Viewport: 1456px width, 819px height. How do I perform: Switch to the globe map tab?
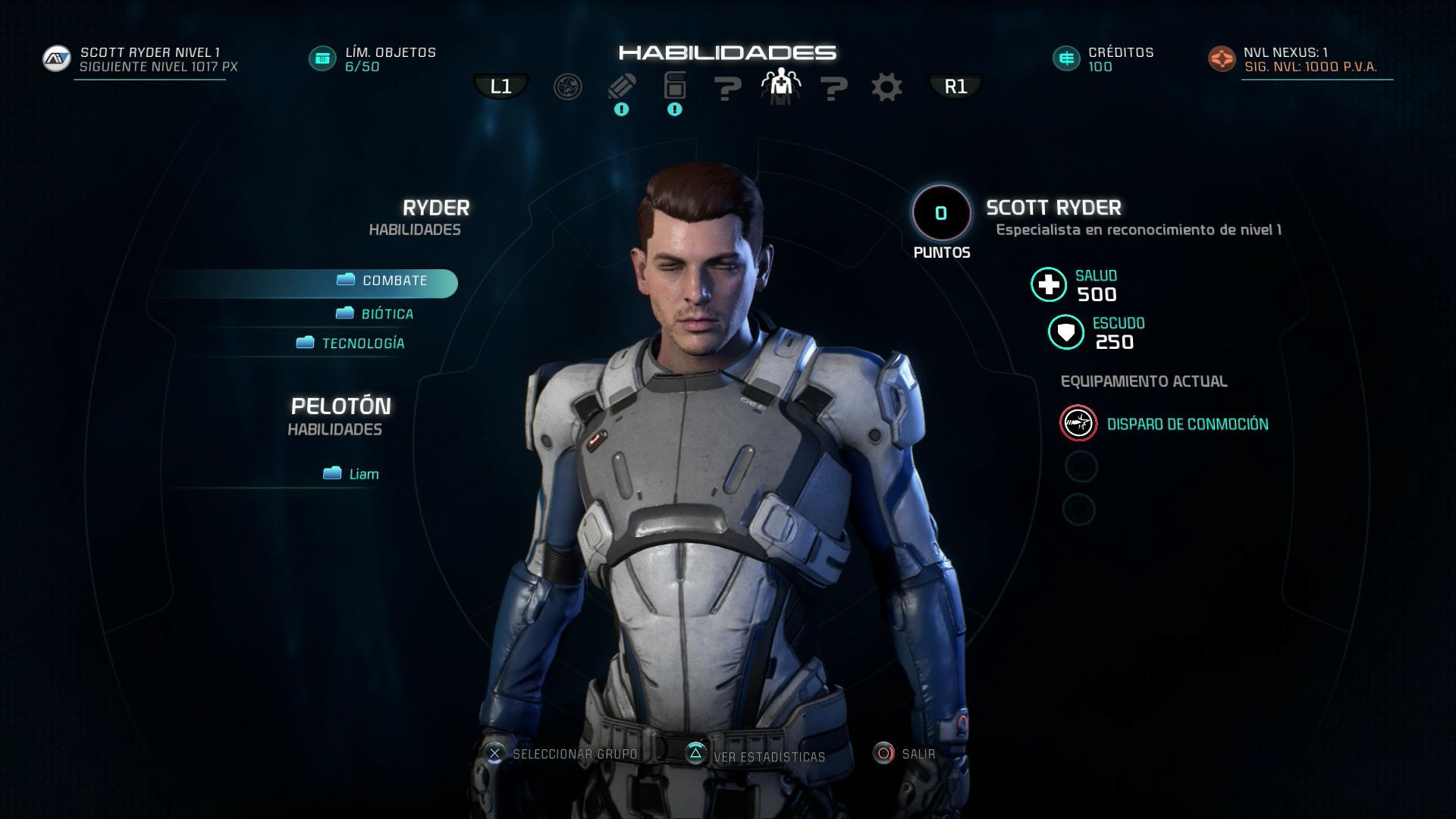click(567, 87)
